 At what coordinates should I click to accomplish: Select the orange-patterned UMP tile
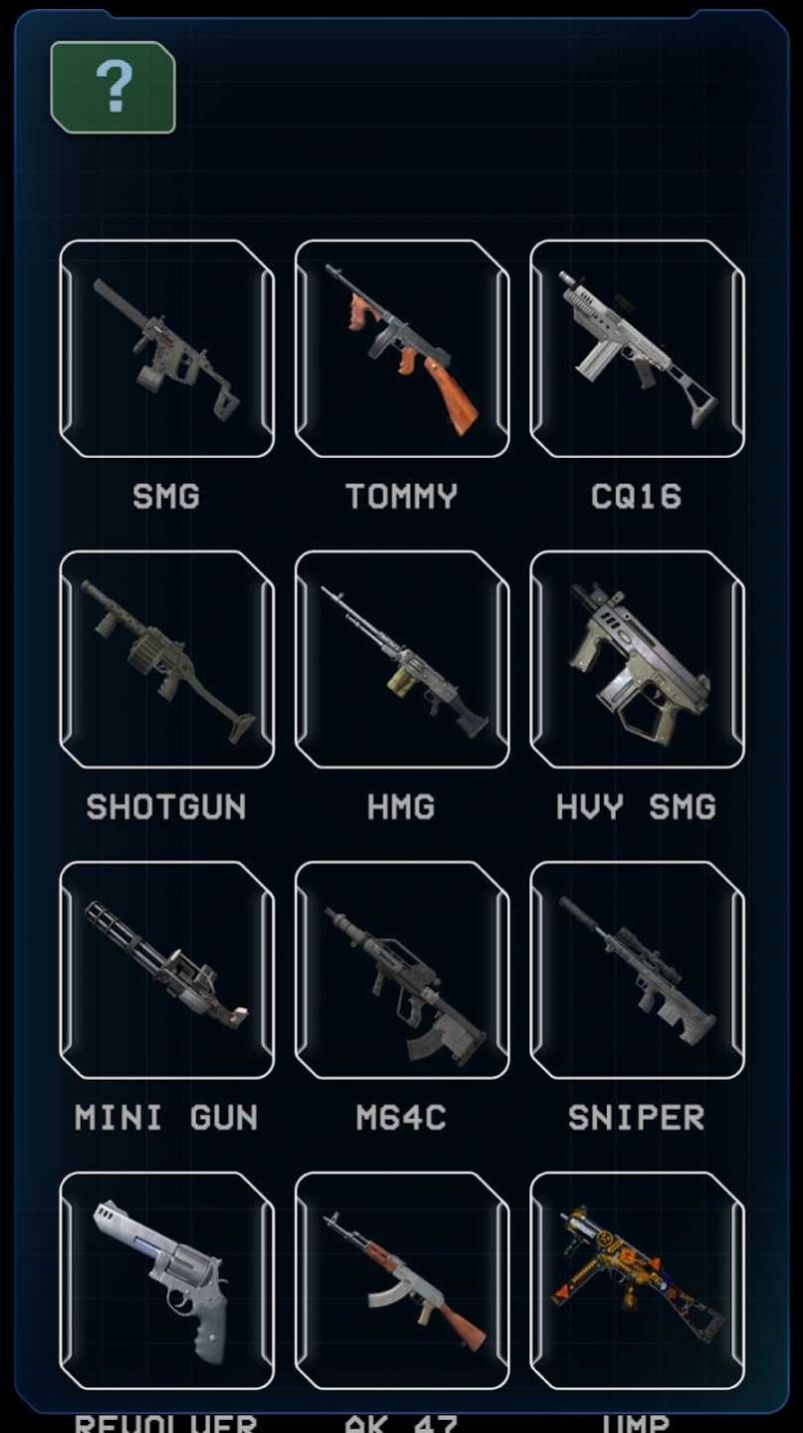(x=637, y=1280)
